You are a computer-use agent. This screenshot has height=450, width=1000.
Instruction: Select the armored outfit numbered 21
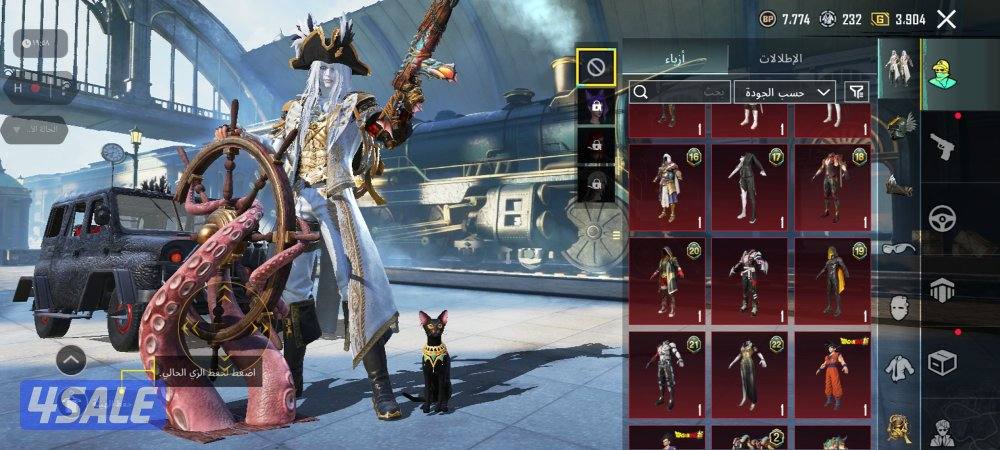pos(667,371)
